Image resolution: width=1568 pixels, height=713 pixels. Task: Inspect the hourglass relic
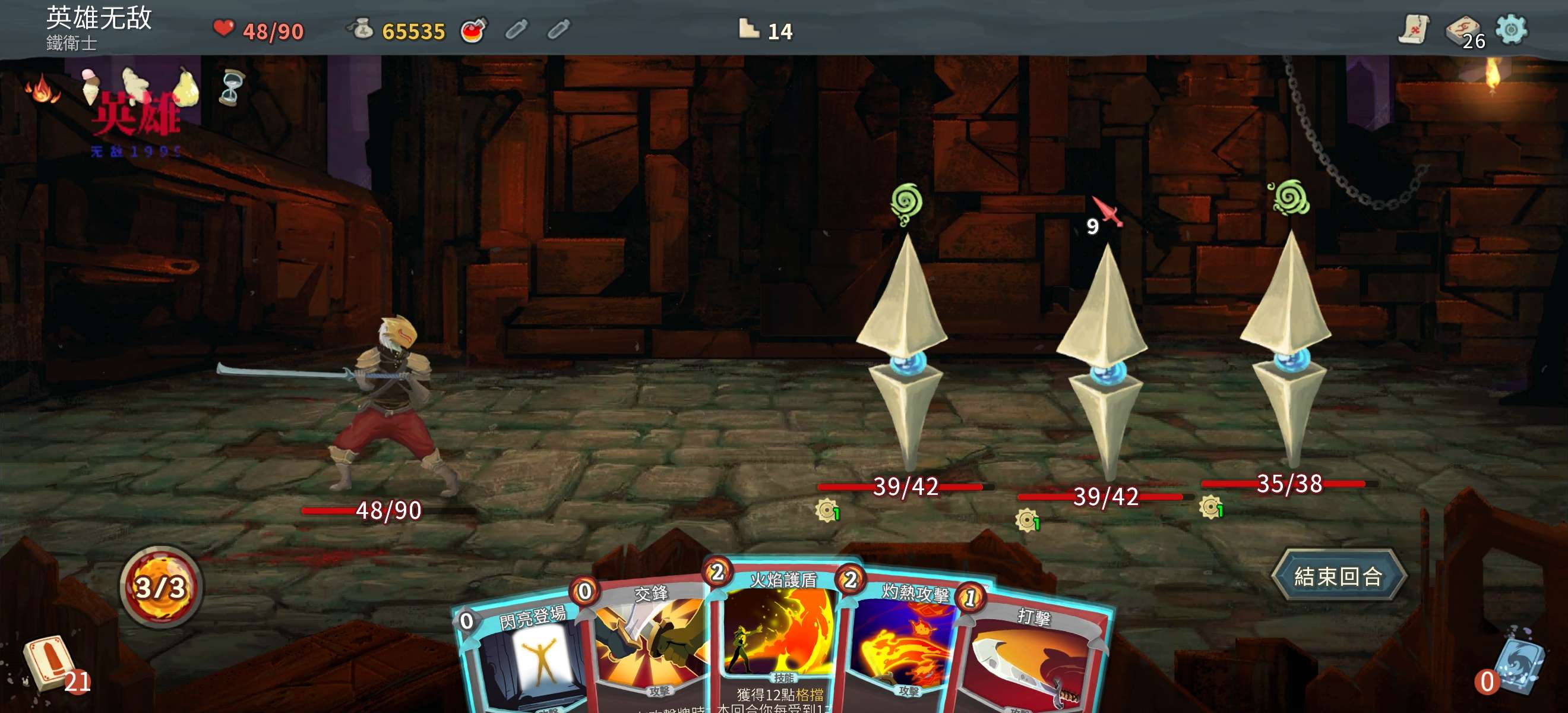click(x=231, y=88)
